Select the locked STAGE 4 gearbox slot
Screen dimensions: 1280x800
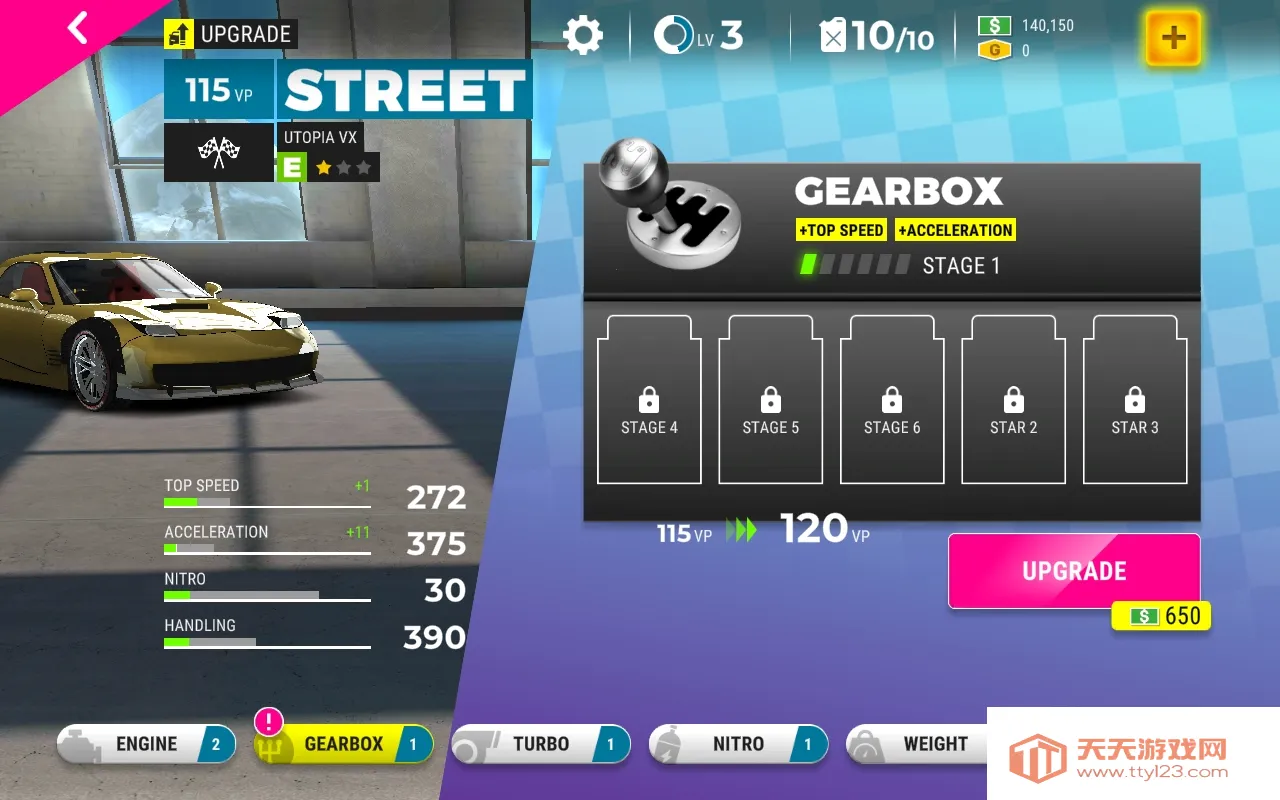648,400
